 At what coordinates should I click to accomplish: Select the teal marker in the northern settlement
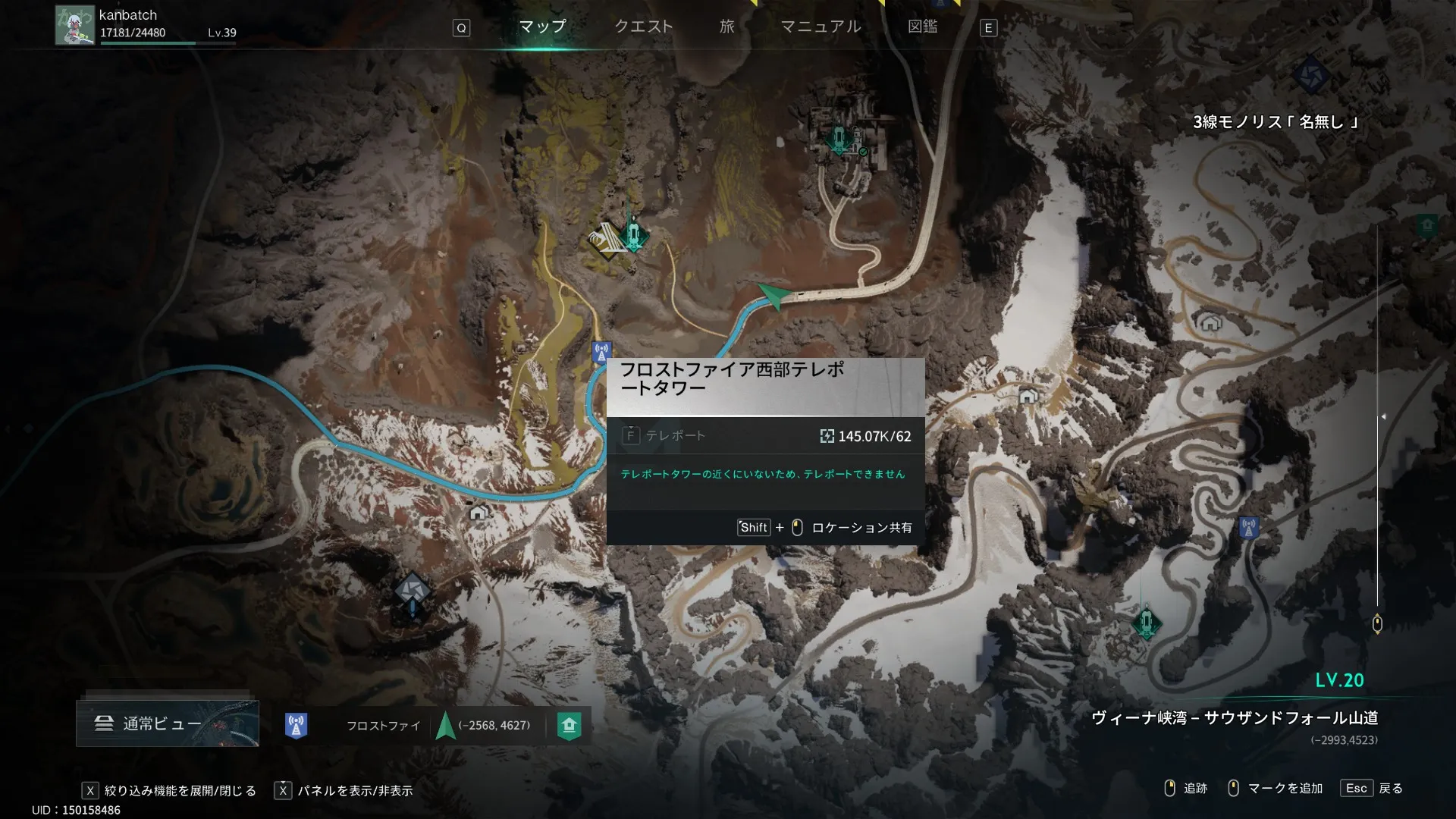pos(839,140)
